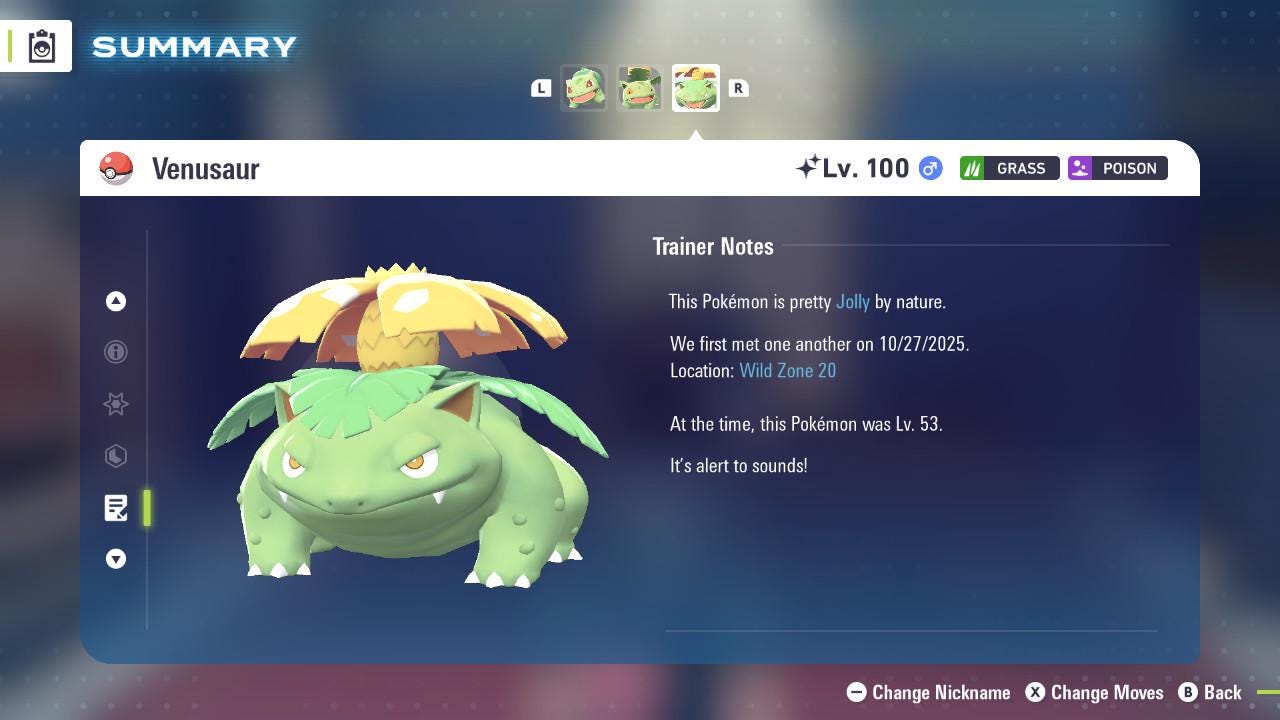Screen dimensions: 1280x720
Task: Open the moves page via the hexagon icon
Action: click(116, 456)
